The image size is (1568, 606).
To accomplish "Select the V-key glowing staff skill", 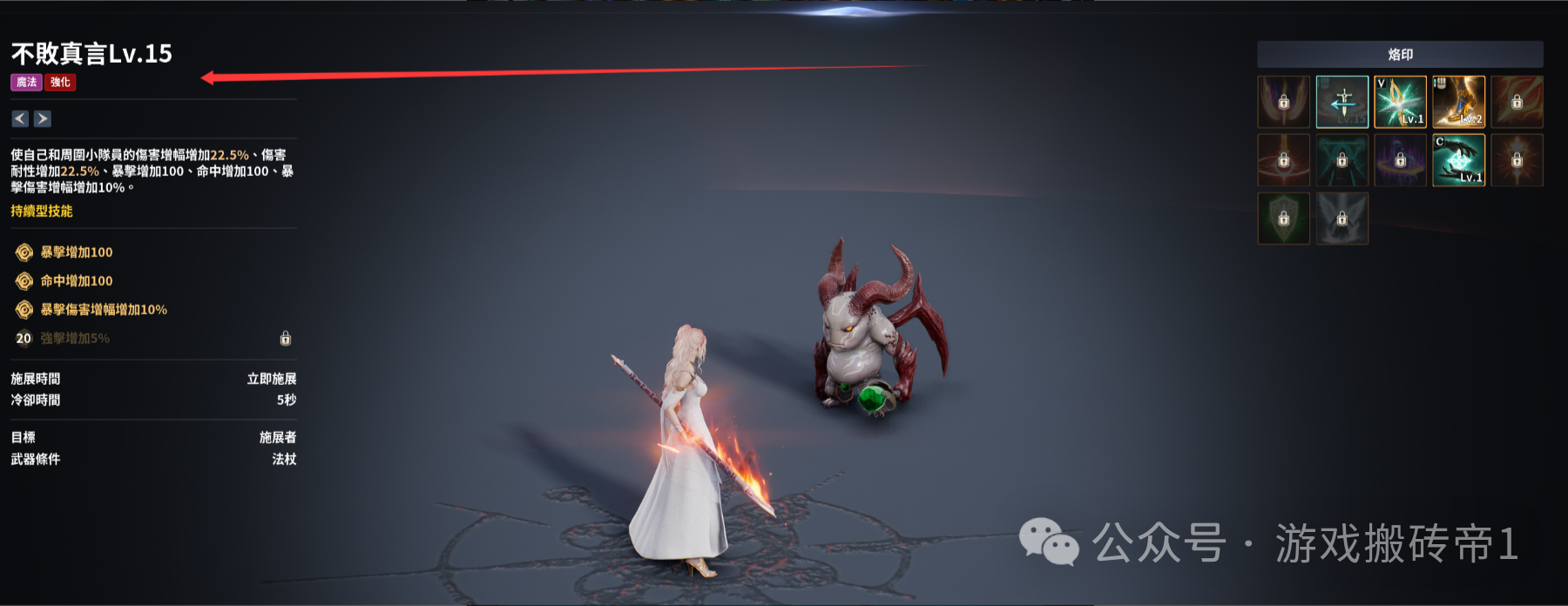I will (1400, 102).
